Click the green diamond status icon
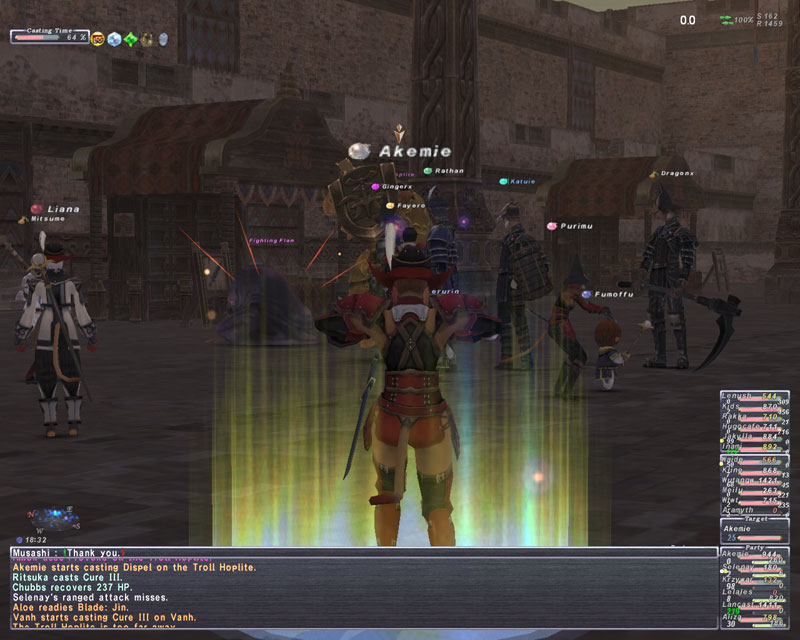Image resolution: width=800 pixels, height=640 pixels. tap(130, 39)
